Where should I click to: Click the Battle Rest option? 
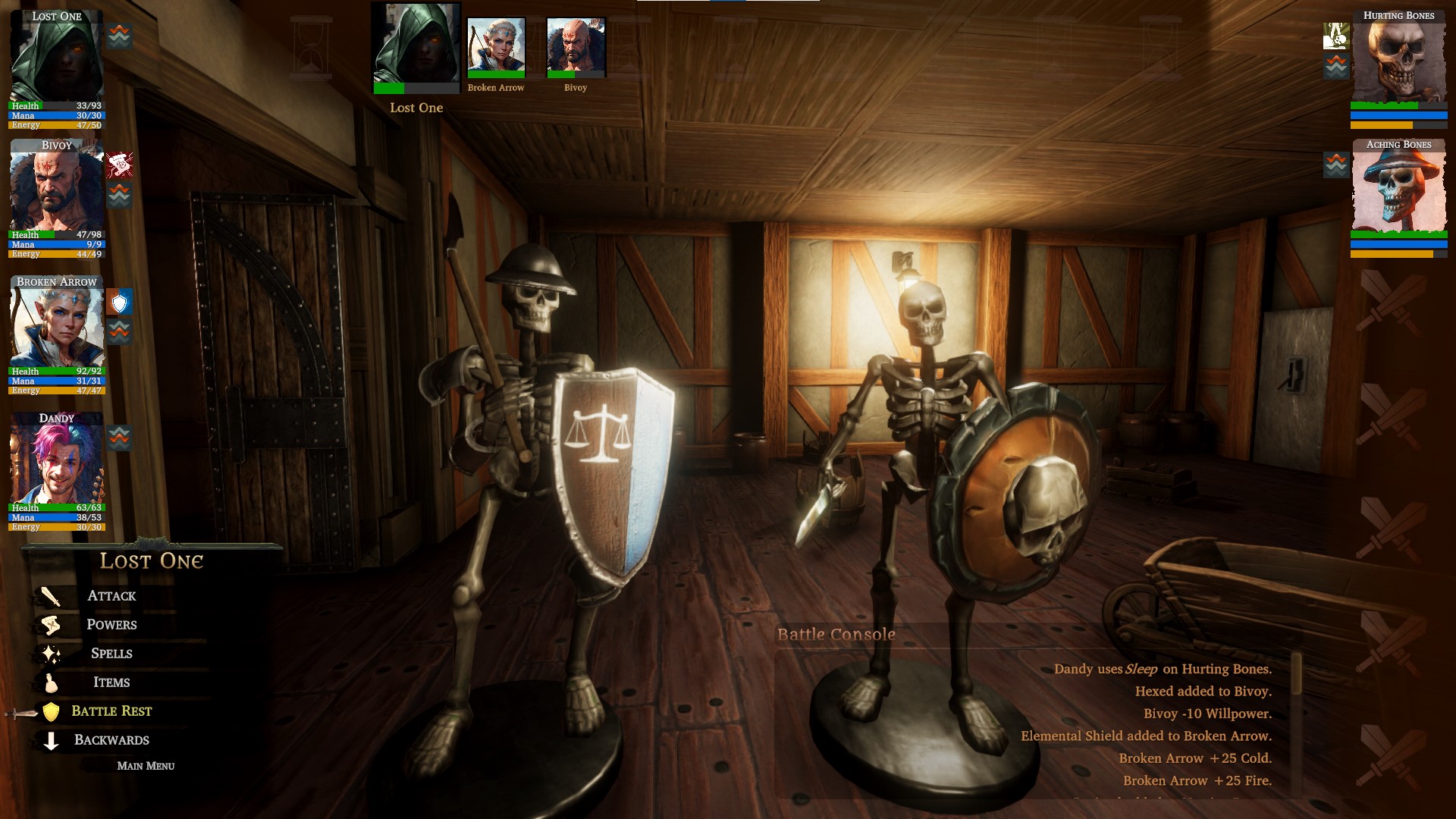(x=111, y=711)
